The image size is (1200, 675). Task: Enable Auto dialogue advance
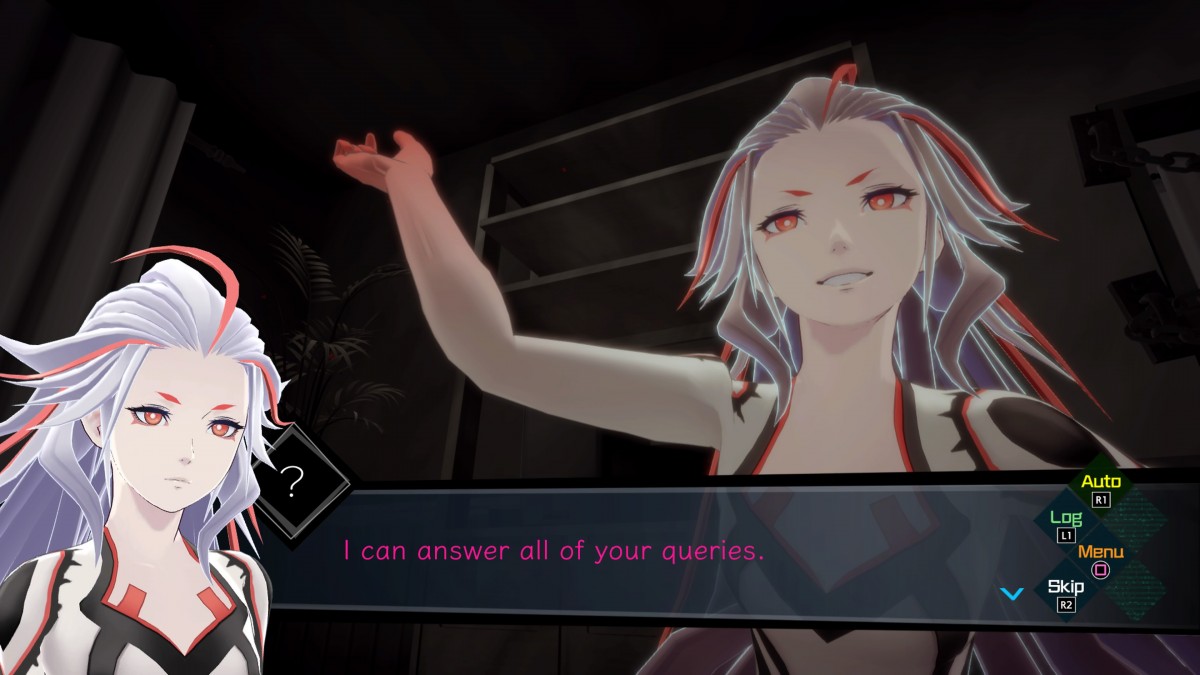pos(1101,487)
